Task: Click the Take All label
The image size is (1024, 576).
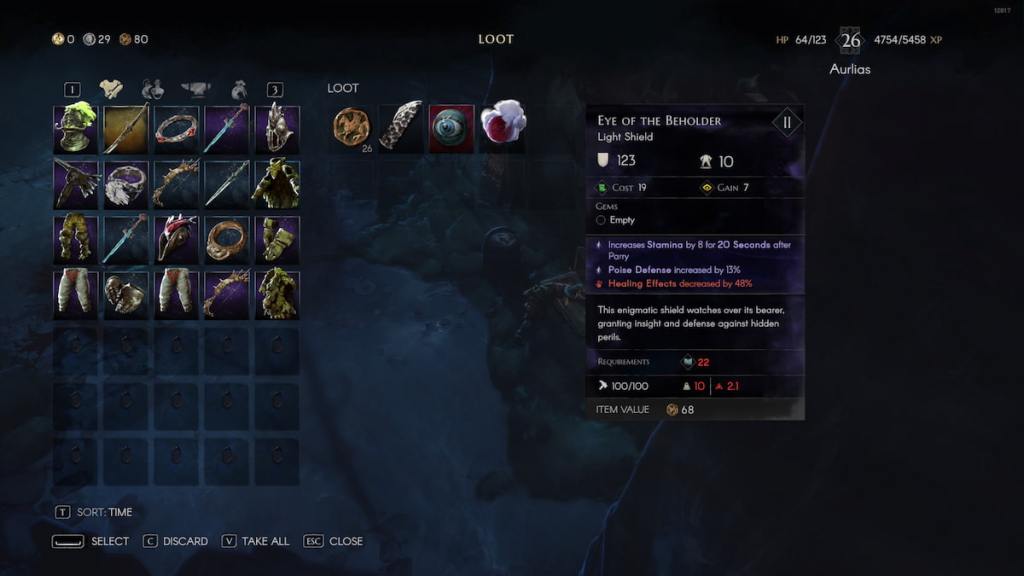Action: pos(266,541)
